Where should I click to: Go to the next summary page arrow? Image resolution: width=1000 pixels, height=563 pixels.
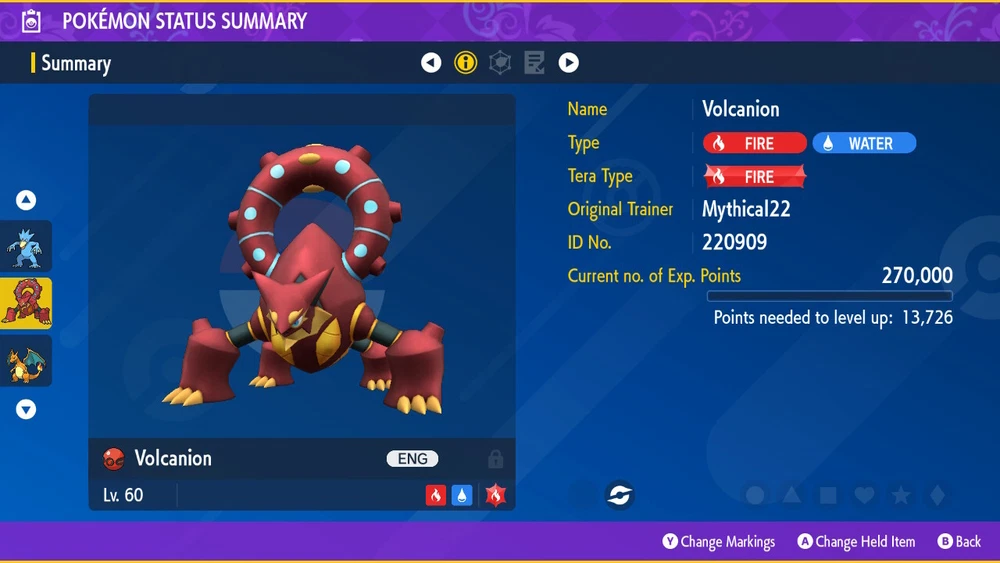(568, 63)
